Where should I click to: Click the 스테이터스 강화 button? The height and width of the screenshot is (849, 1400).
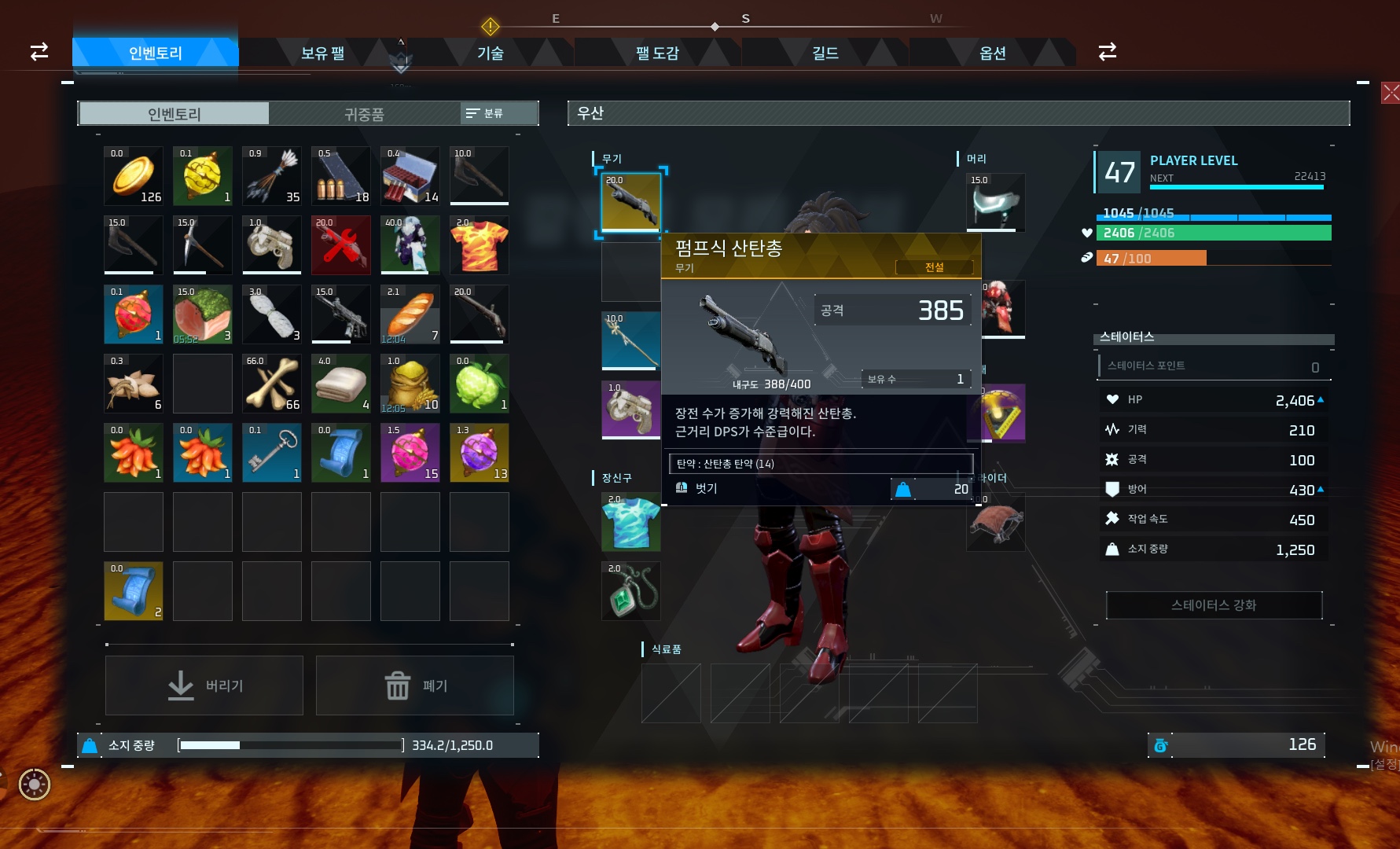[x=1214, y=605]
